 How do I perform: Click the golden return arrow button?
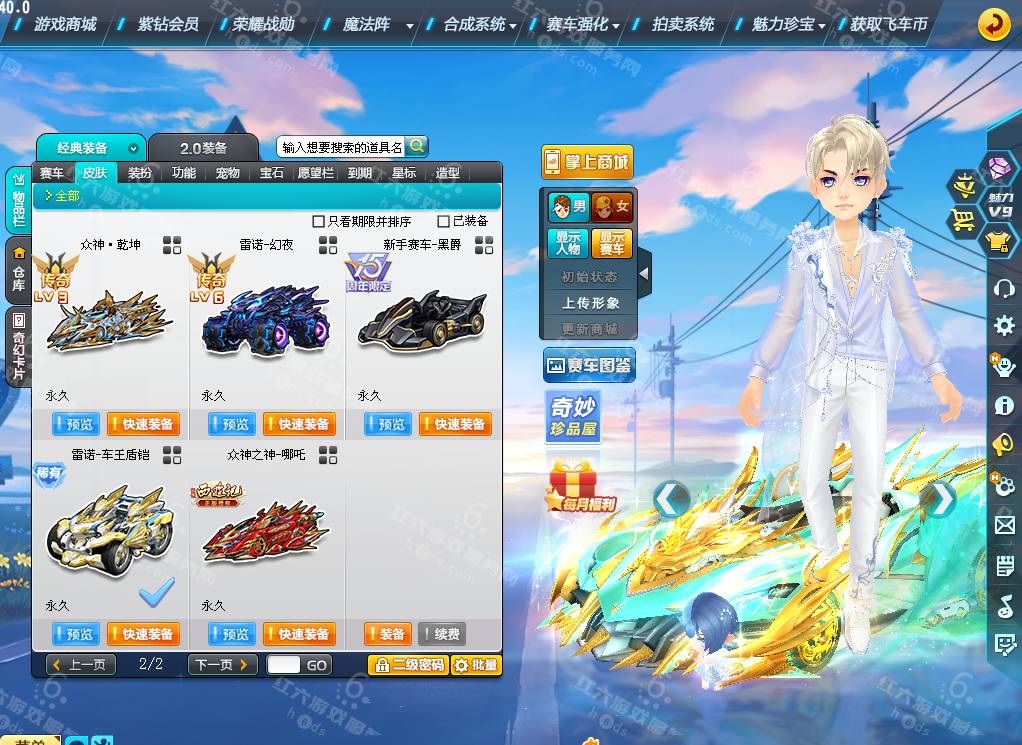point(993,24)
